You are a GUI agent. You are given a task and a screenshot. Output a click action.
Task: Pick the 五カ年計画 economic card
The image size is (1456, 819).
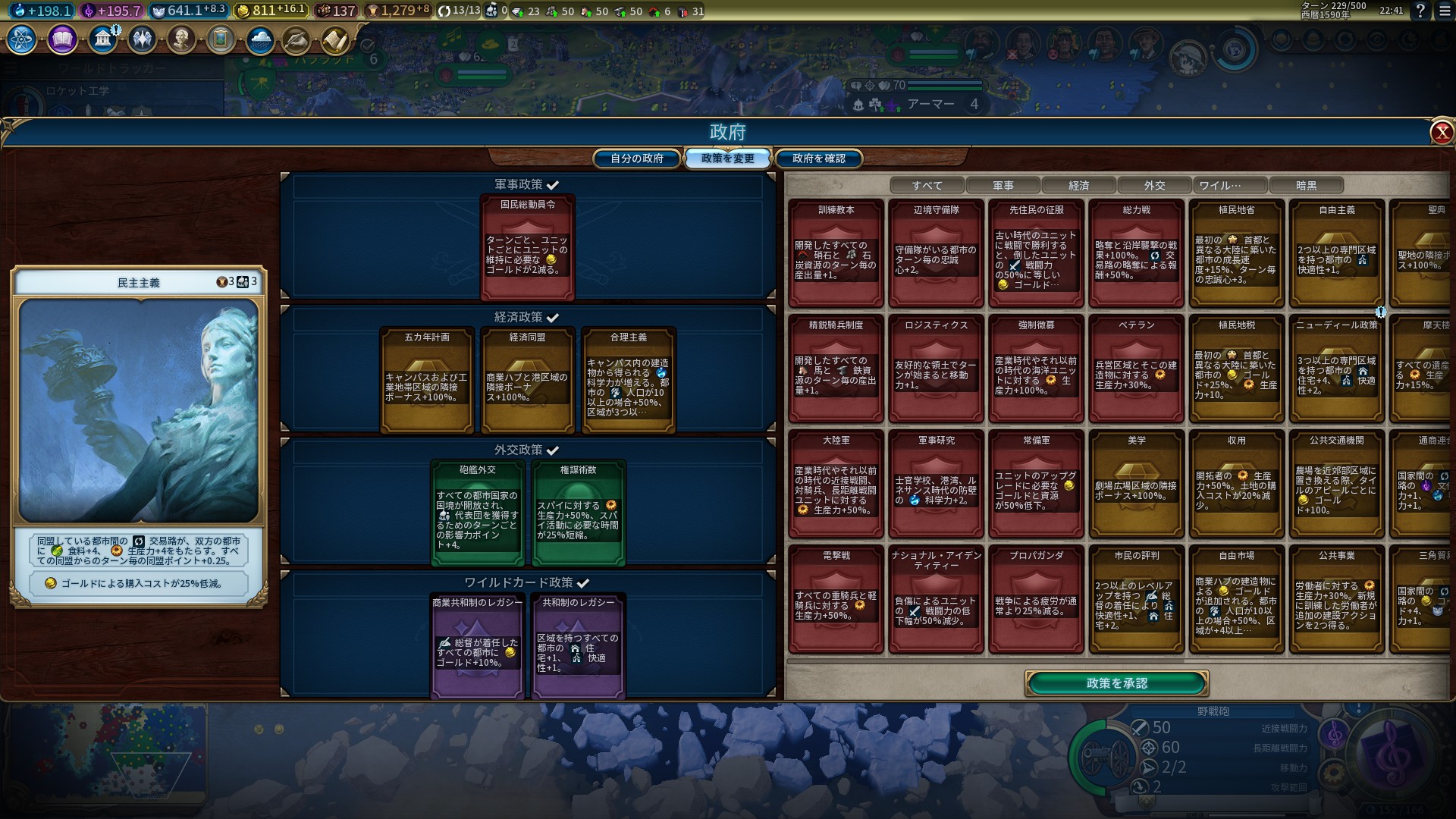427,380
